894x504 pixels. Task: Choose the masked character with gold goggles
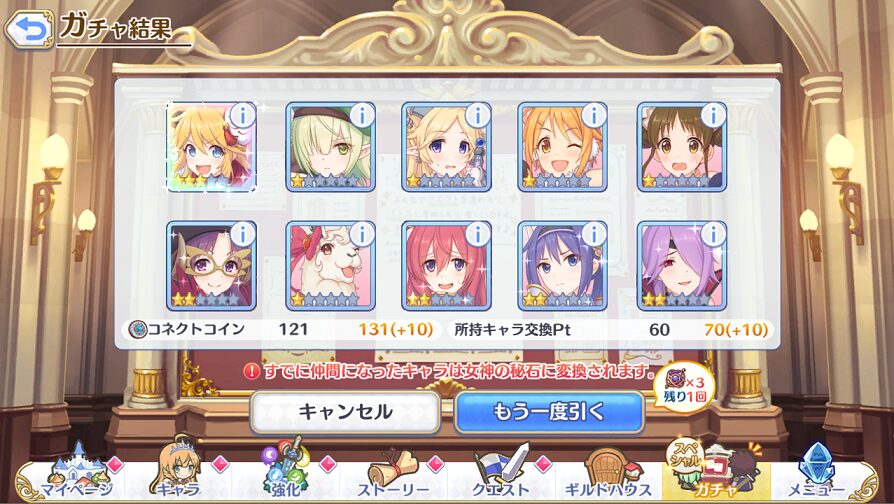click(x=211, y=265)
